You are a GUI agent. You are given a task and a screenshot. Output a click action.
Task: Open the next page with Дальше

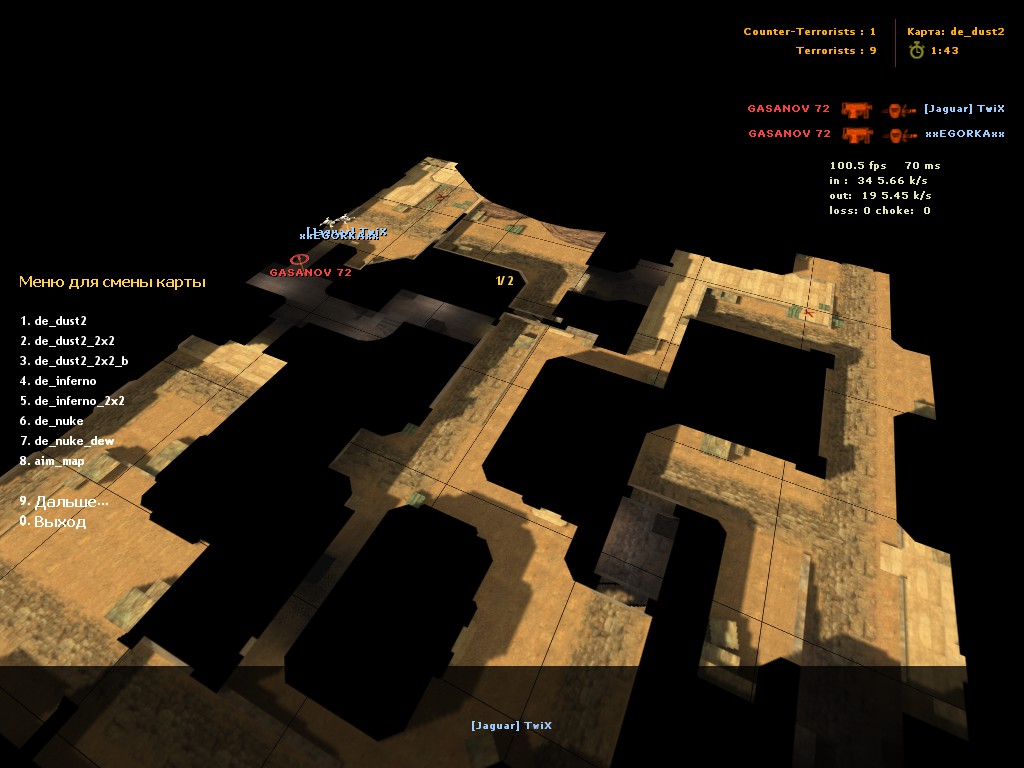click(x=70, y=502)
